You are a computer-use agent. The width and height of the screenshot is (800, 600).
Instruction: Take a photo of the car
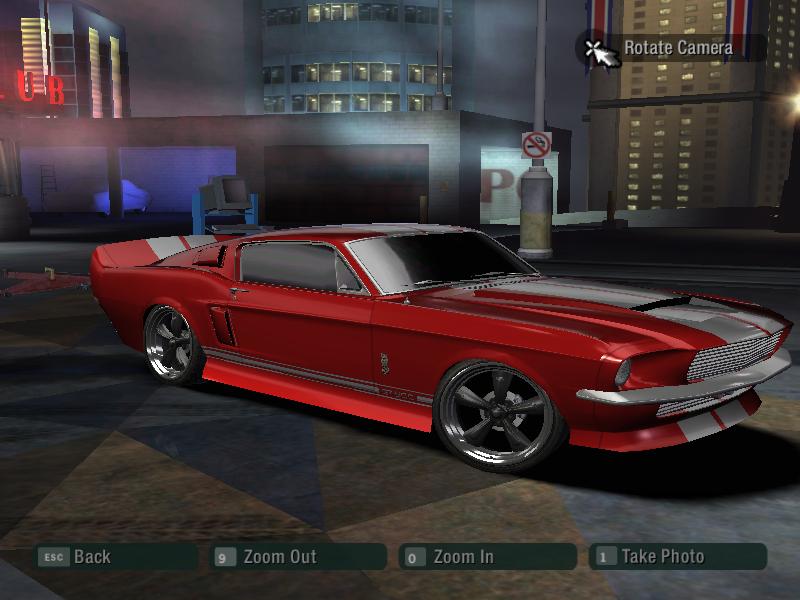pos(662,557)
